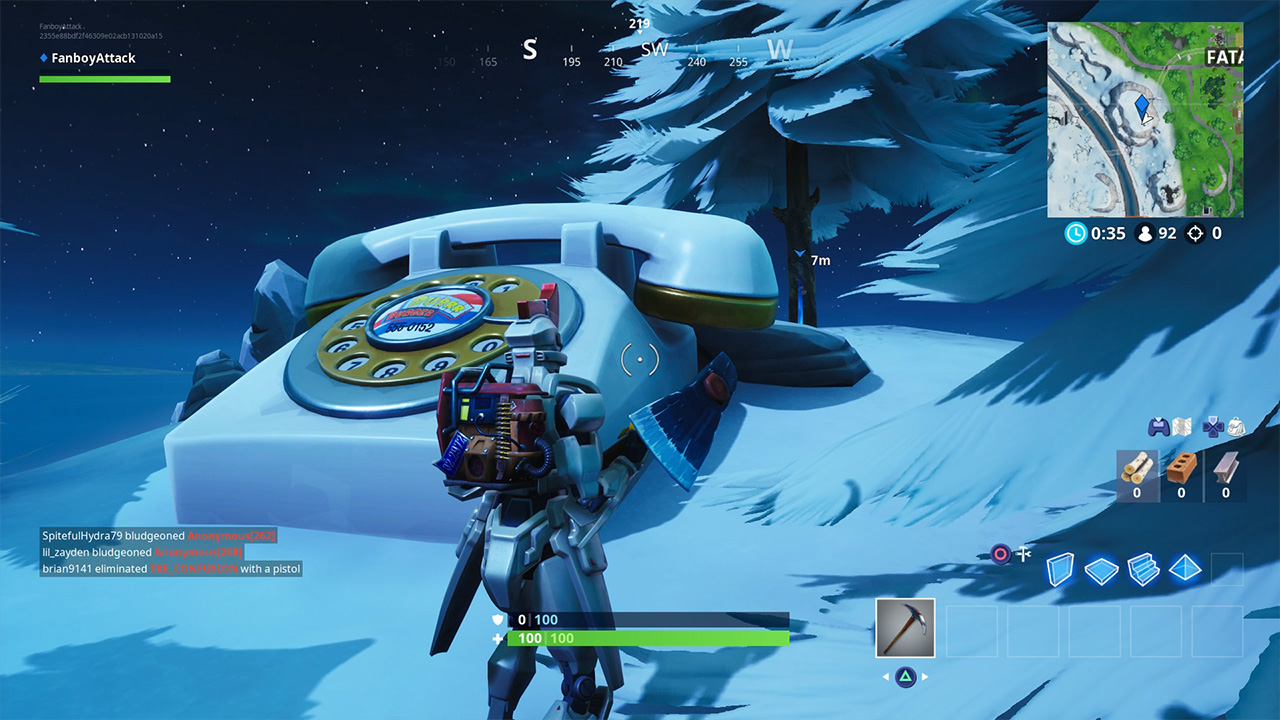Click the right arrow beside the triangle button
Image resolution: width=1280 pixels, height=720 pixels.
923,677
